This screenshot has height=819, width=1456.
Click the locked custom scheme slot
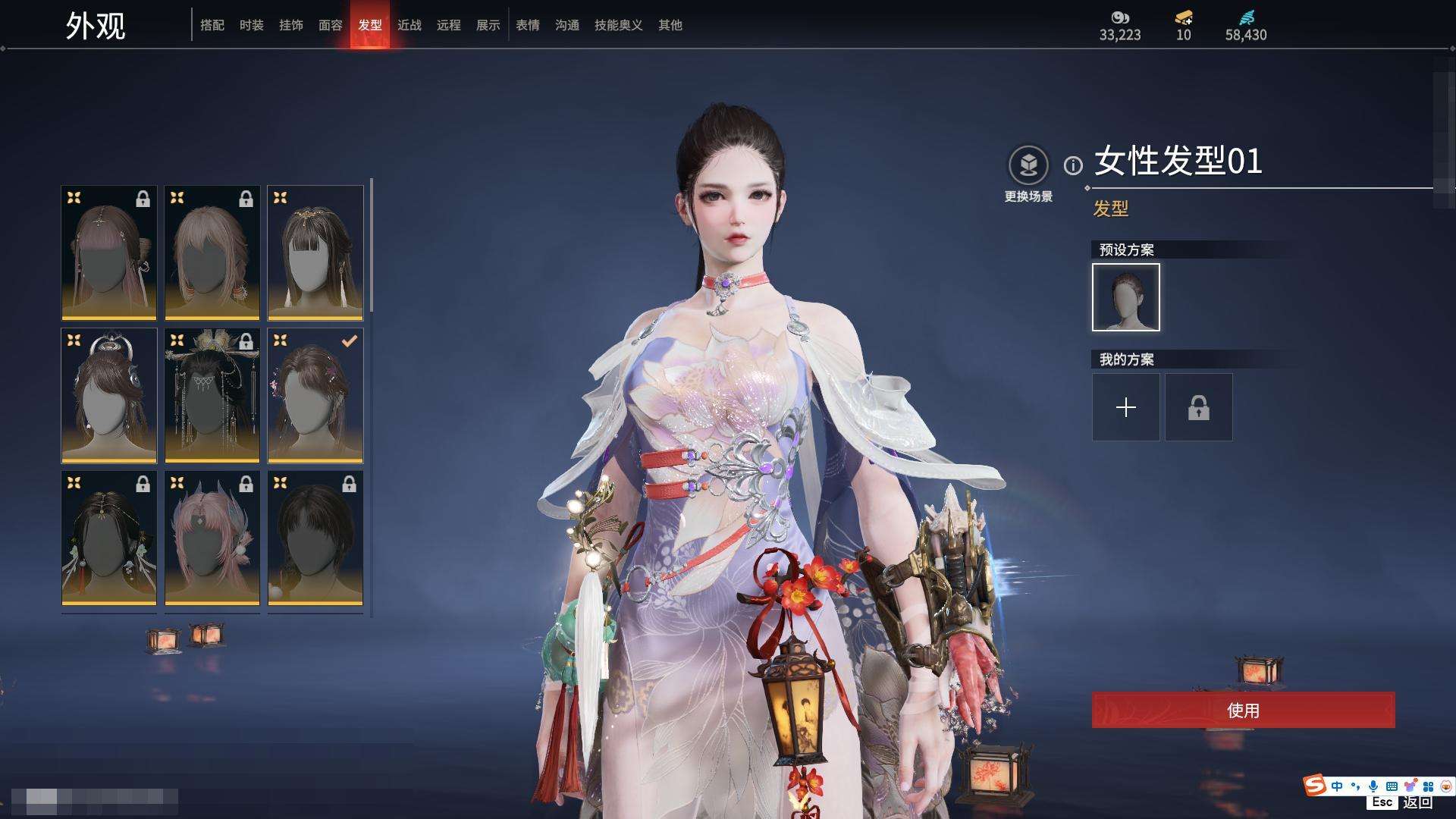[1198, 407]
